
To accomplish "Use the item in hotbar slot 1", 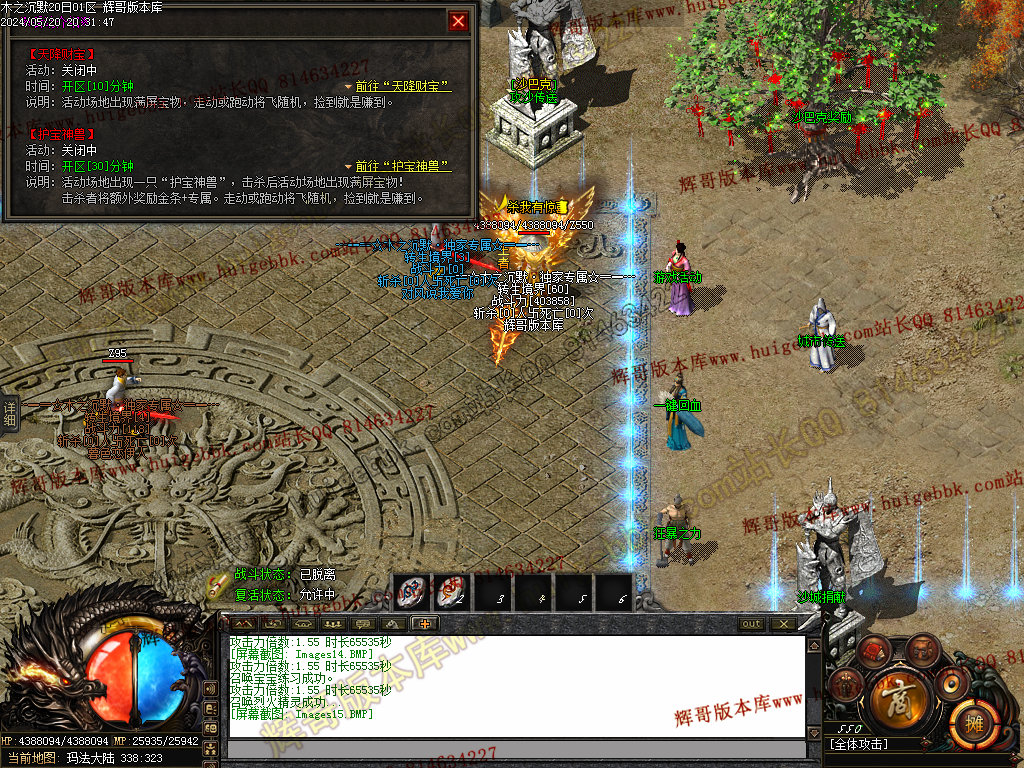I will click(x=412, y=591).
